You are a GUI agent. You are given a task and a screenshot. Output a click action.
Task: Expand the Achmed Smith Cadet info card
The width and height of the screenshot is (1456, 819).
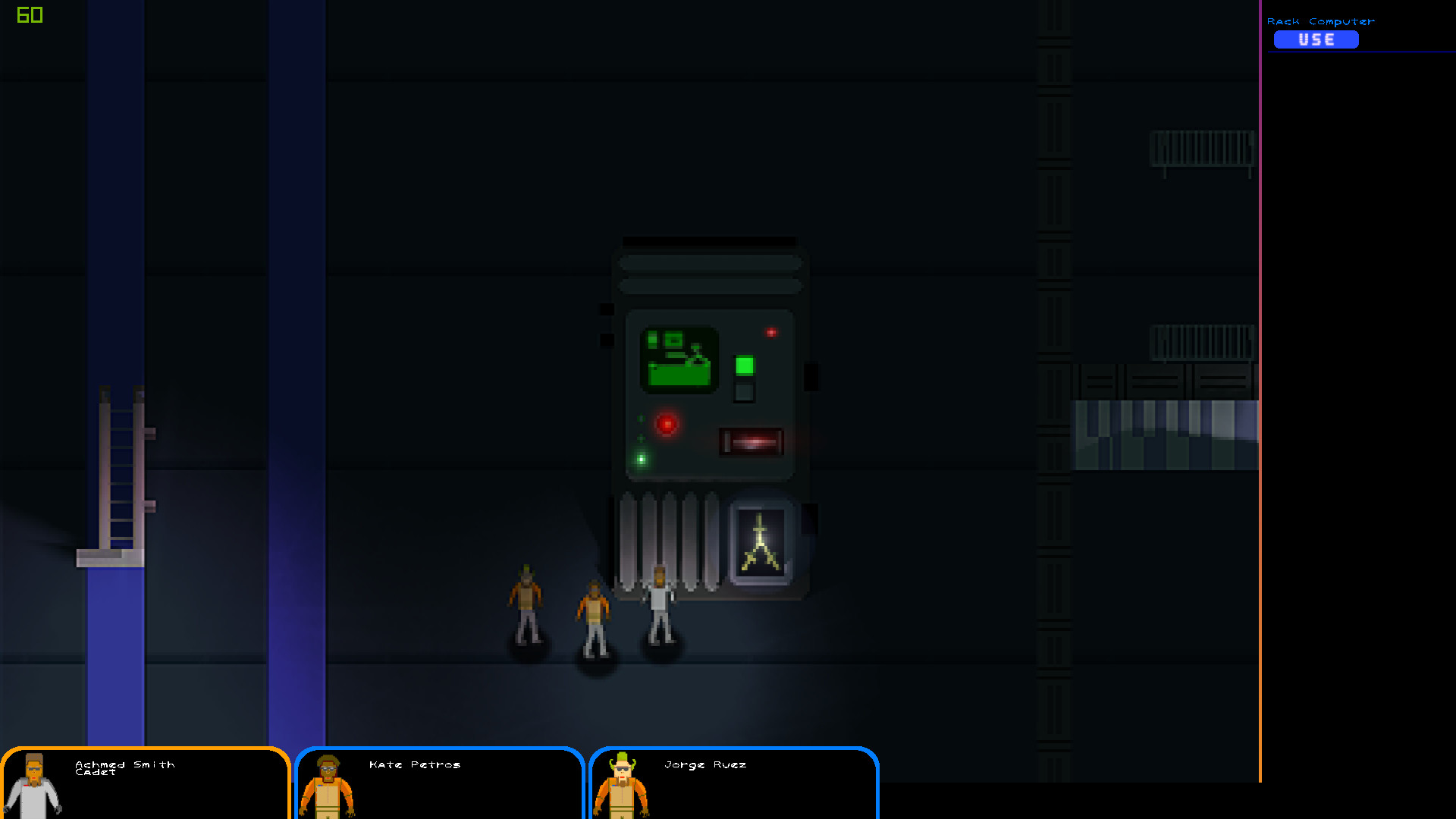click(x=144, y=785)
